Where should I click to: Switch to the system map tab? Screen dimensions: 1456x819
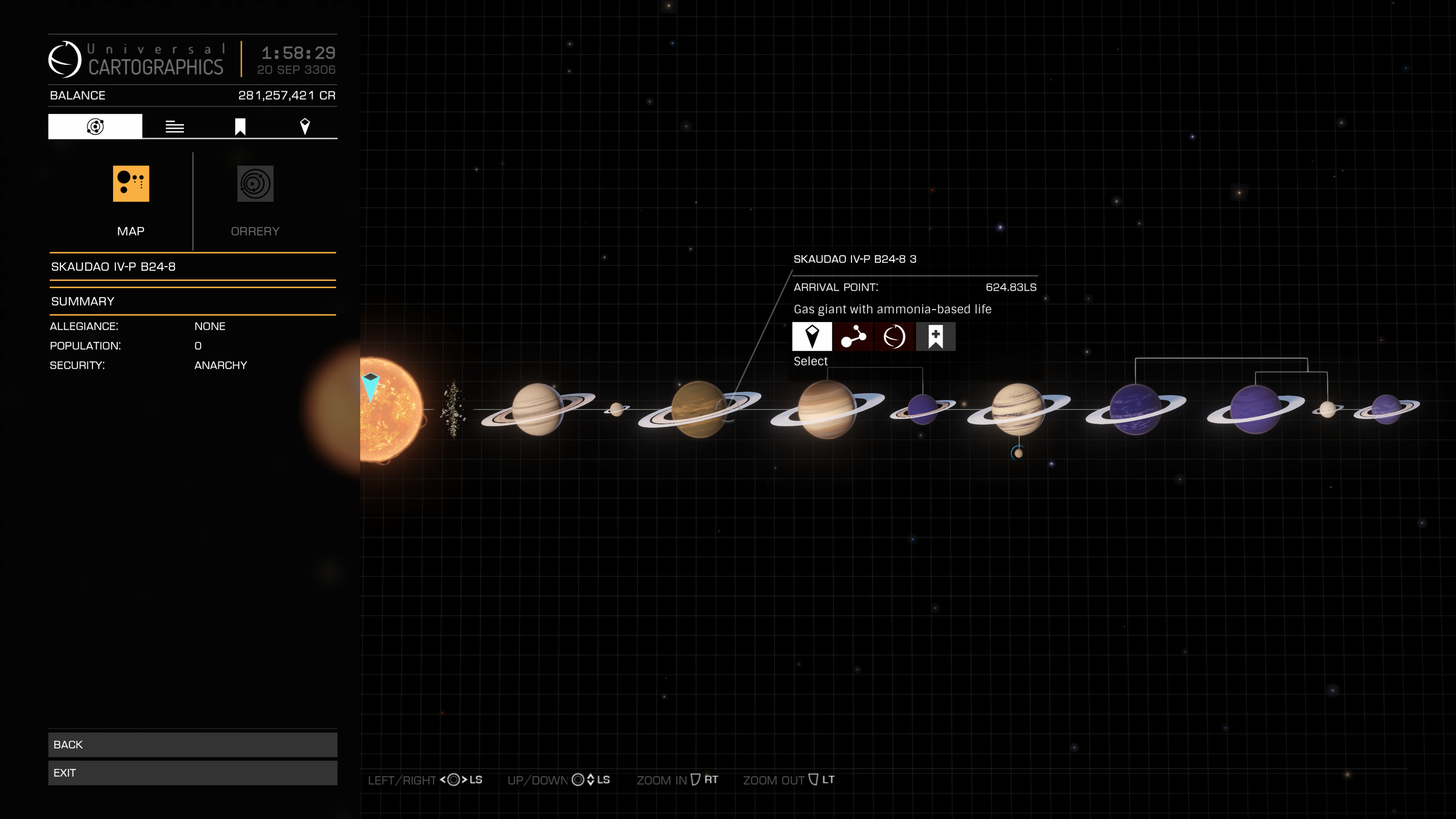pos(95,126)
